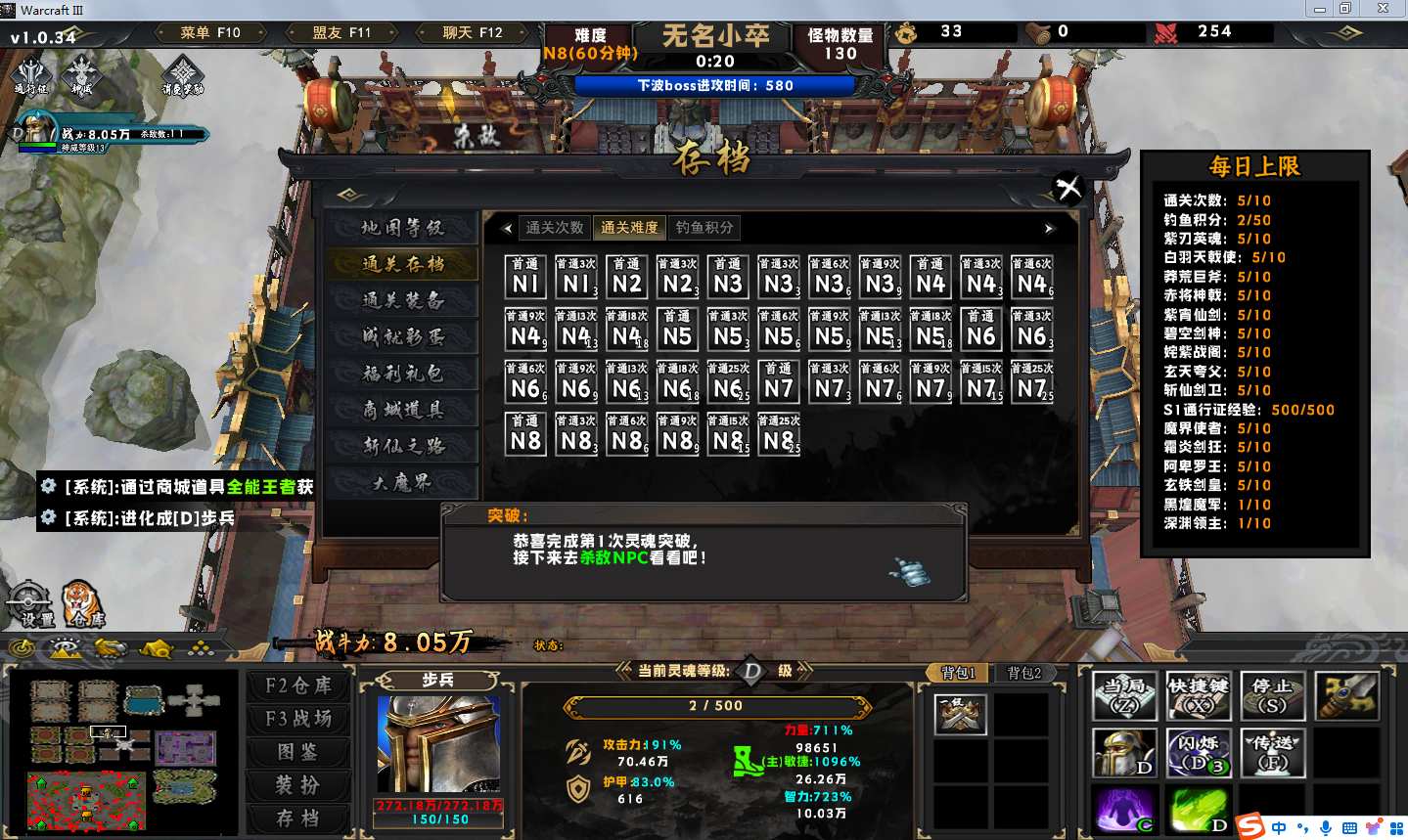This screenshot has width=1408, height=840.
Task: Use the 传送 teleport ability
Action: point(1273,753)
